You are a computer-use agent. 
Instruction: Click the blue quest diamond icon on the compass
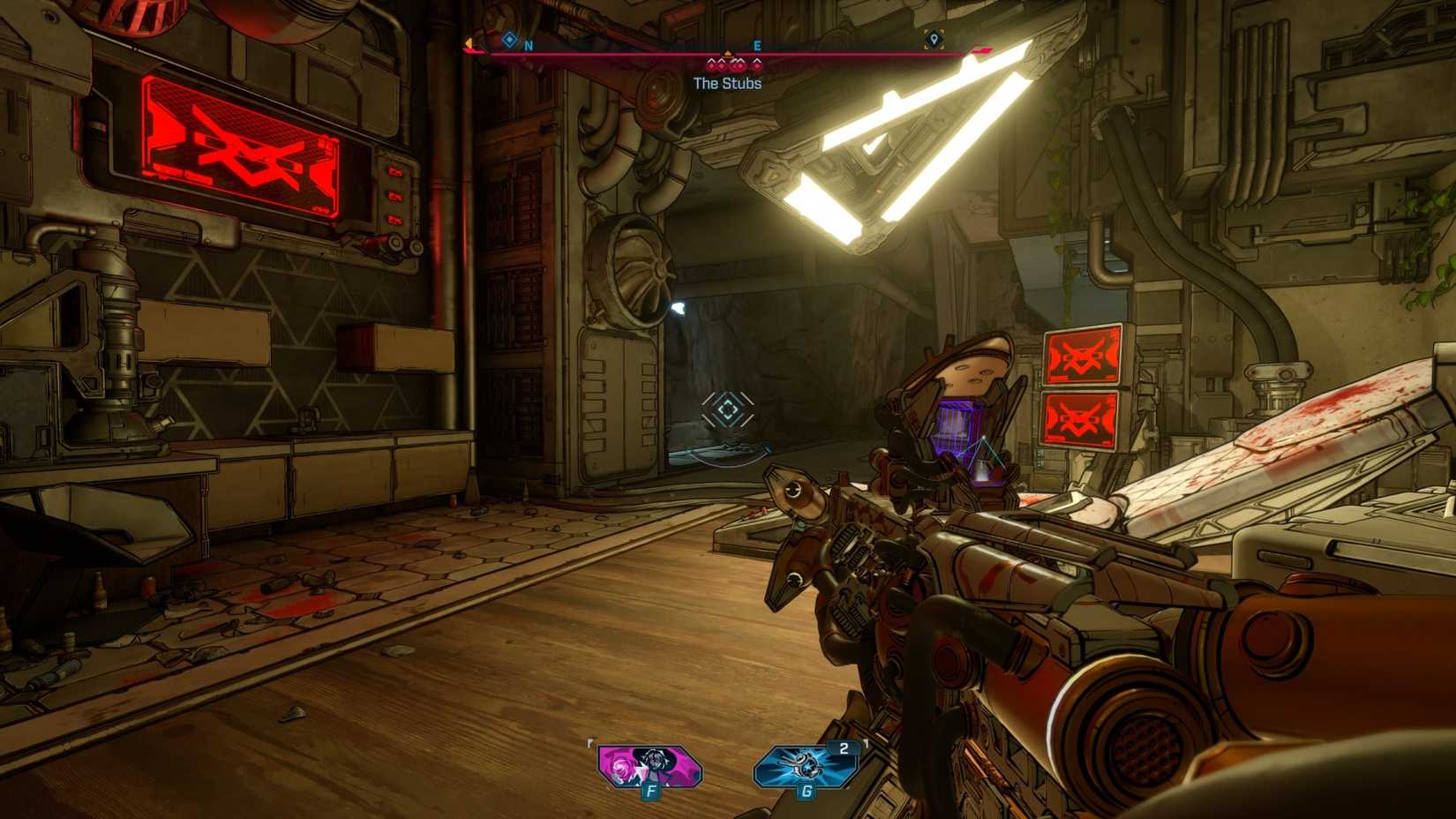point(509,38)
